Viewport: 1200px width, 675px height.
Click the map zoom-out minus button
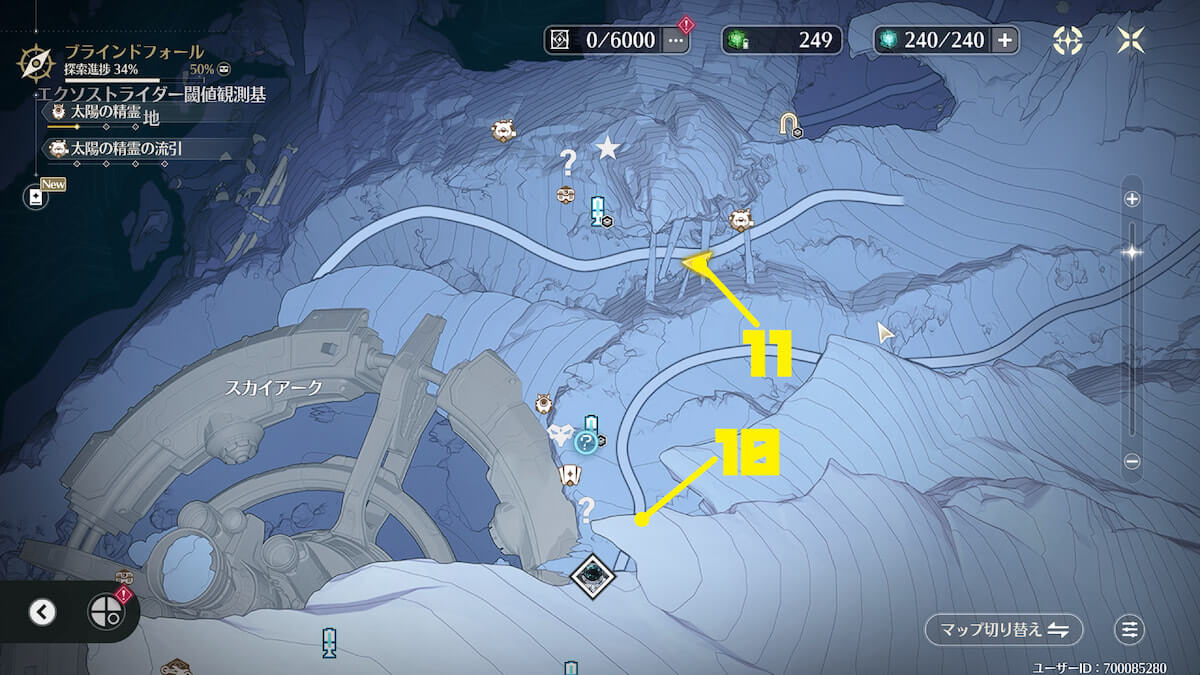pyautogui.click(x=1132, y=461)
